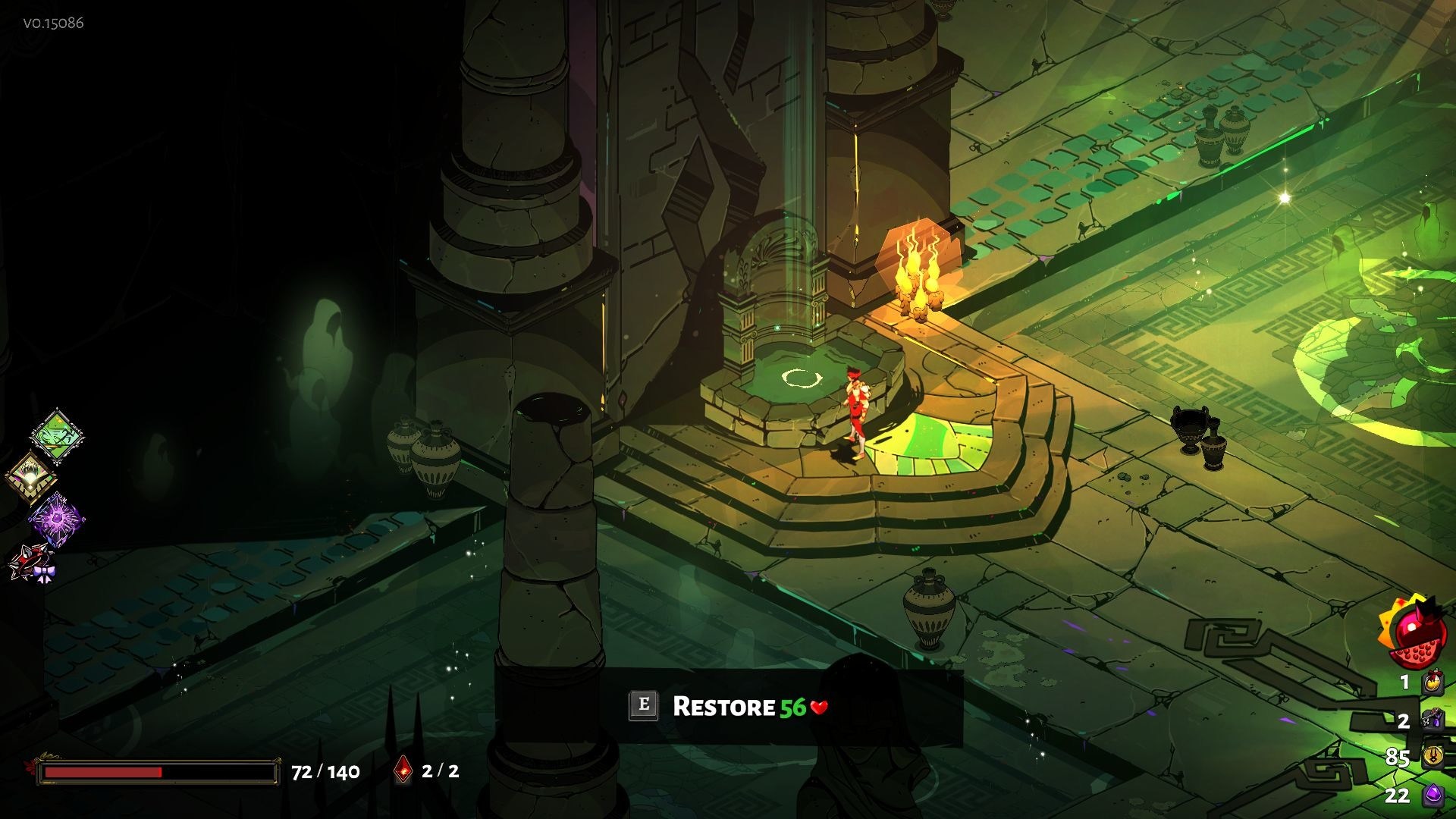Inspect the golden glowing orb boon
The height and width of the screenshot is (819, 1456).
point(30,478)
